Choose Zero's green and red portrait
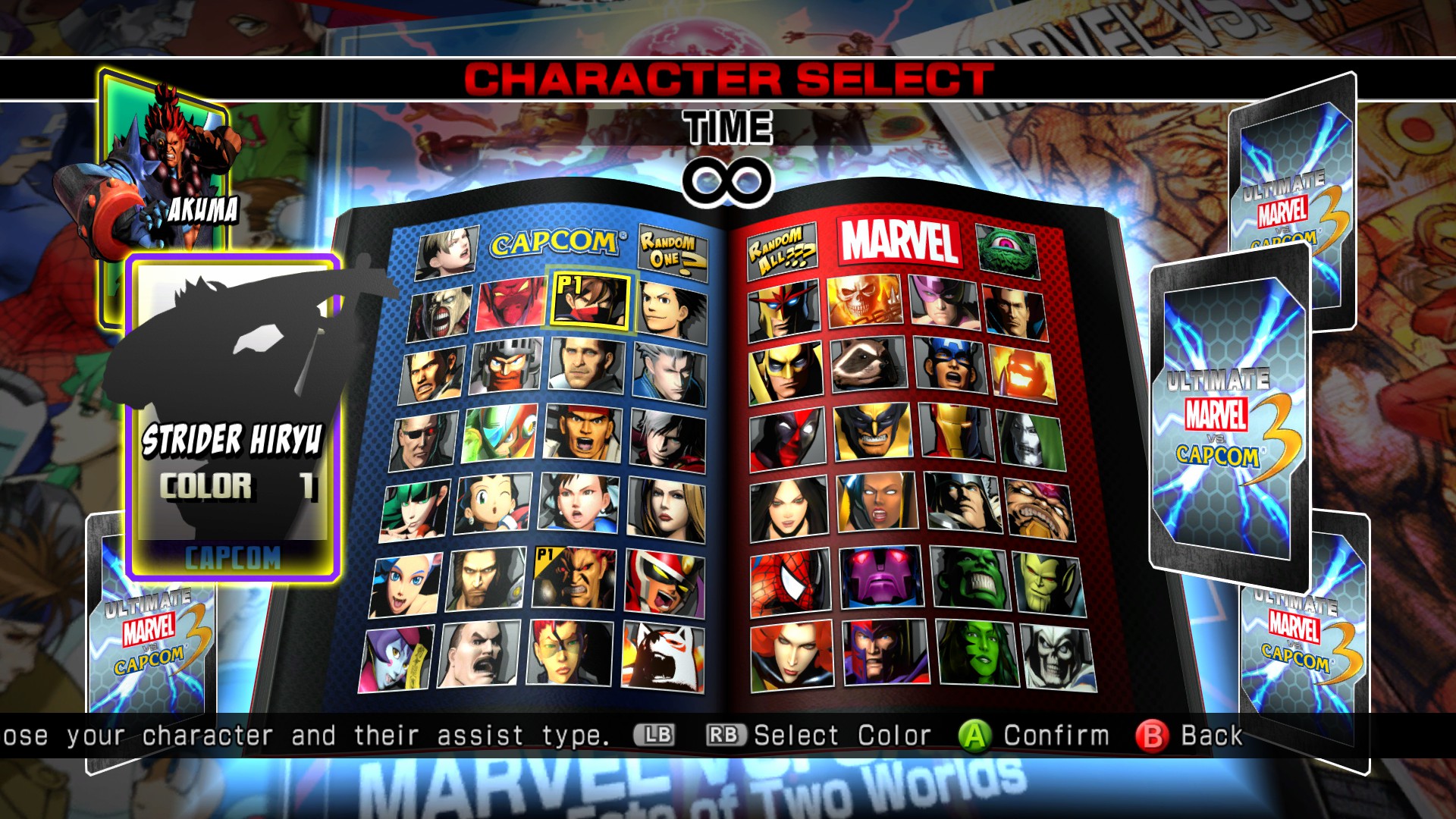The image size is (1456, 819). 500,435
